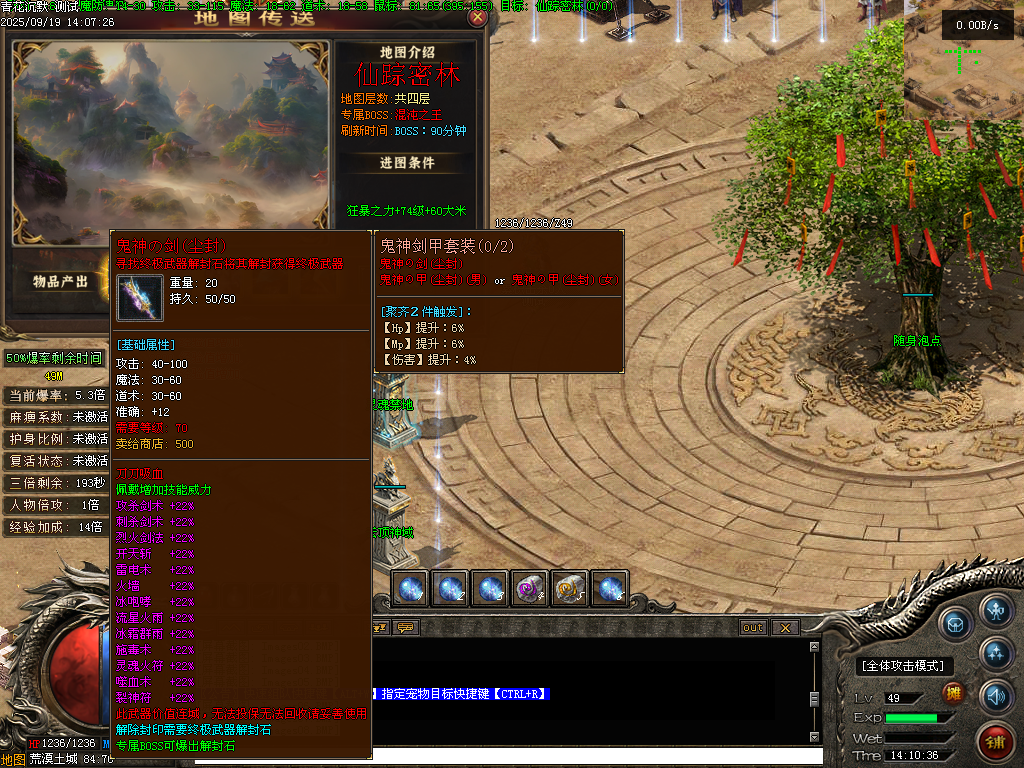Open the character panel round button

click(x=995, y=609)
